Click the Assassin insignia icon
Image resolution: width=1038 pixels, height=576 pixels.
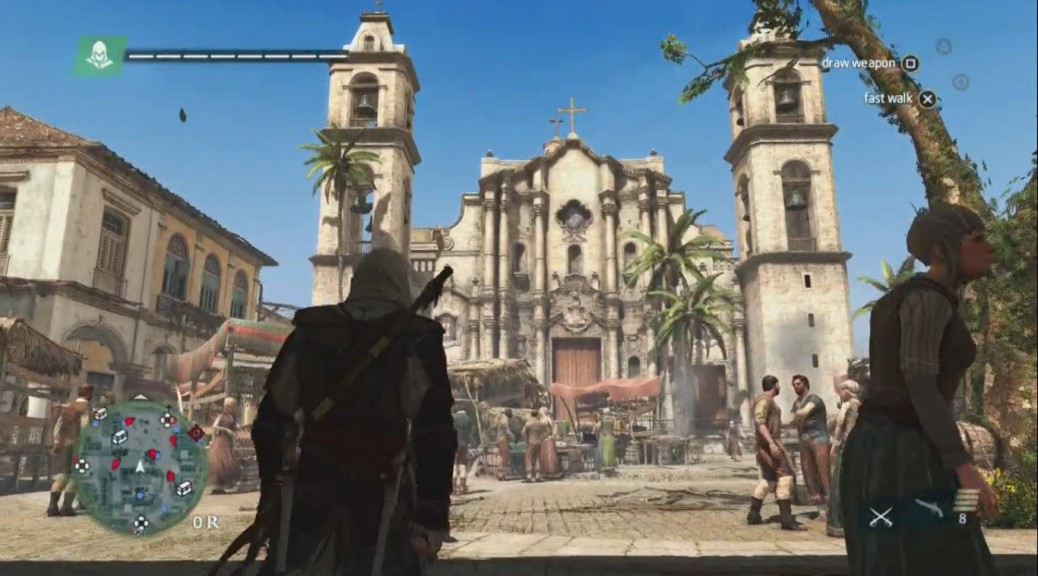coord(99,56)
